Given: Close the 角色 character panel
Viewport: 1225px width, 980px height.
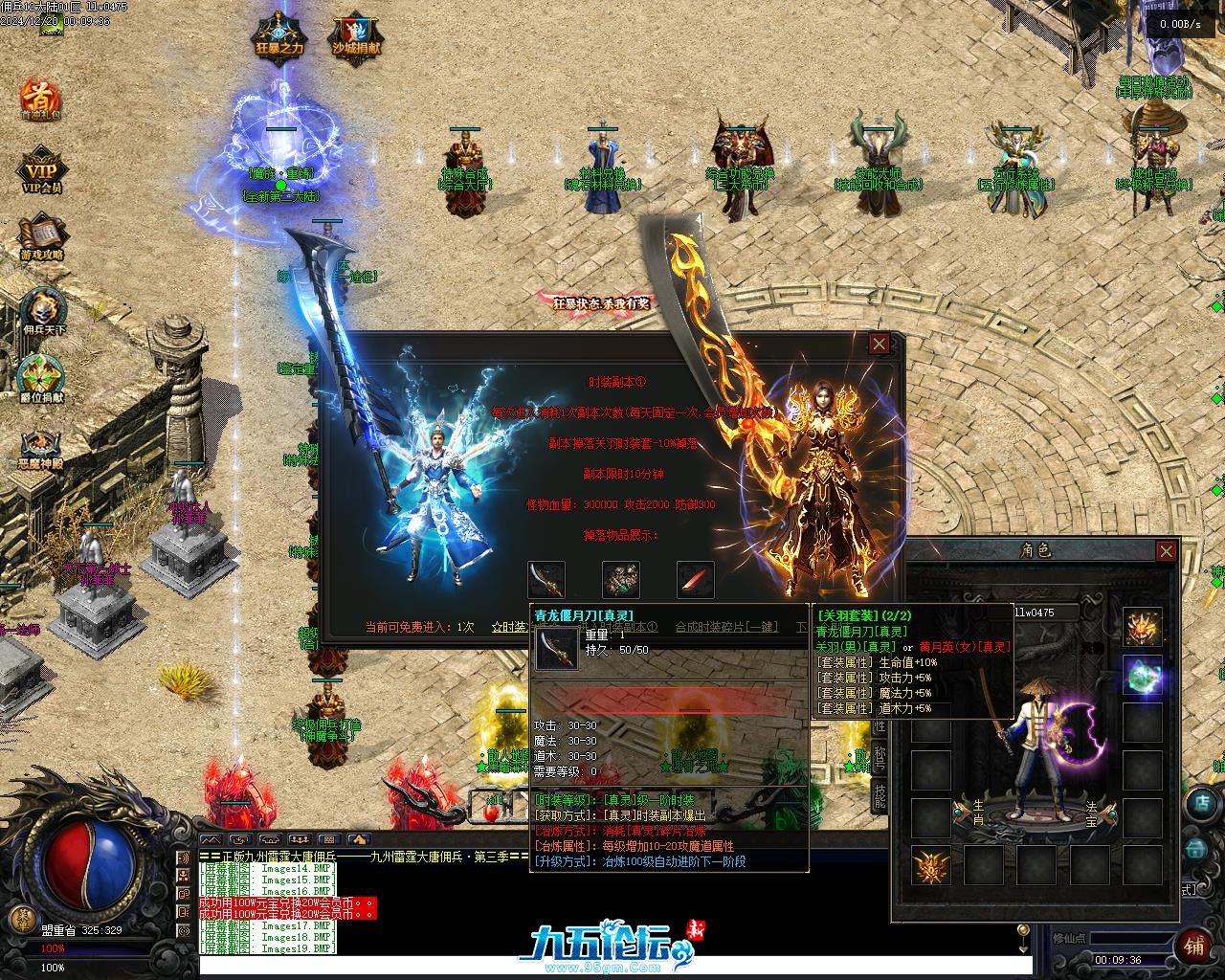Looking at the screenshot, I should (1166, 550).
